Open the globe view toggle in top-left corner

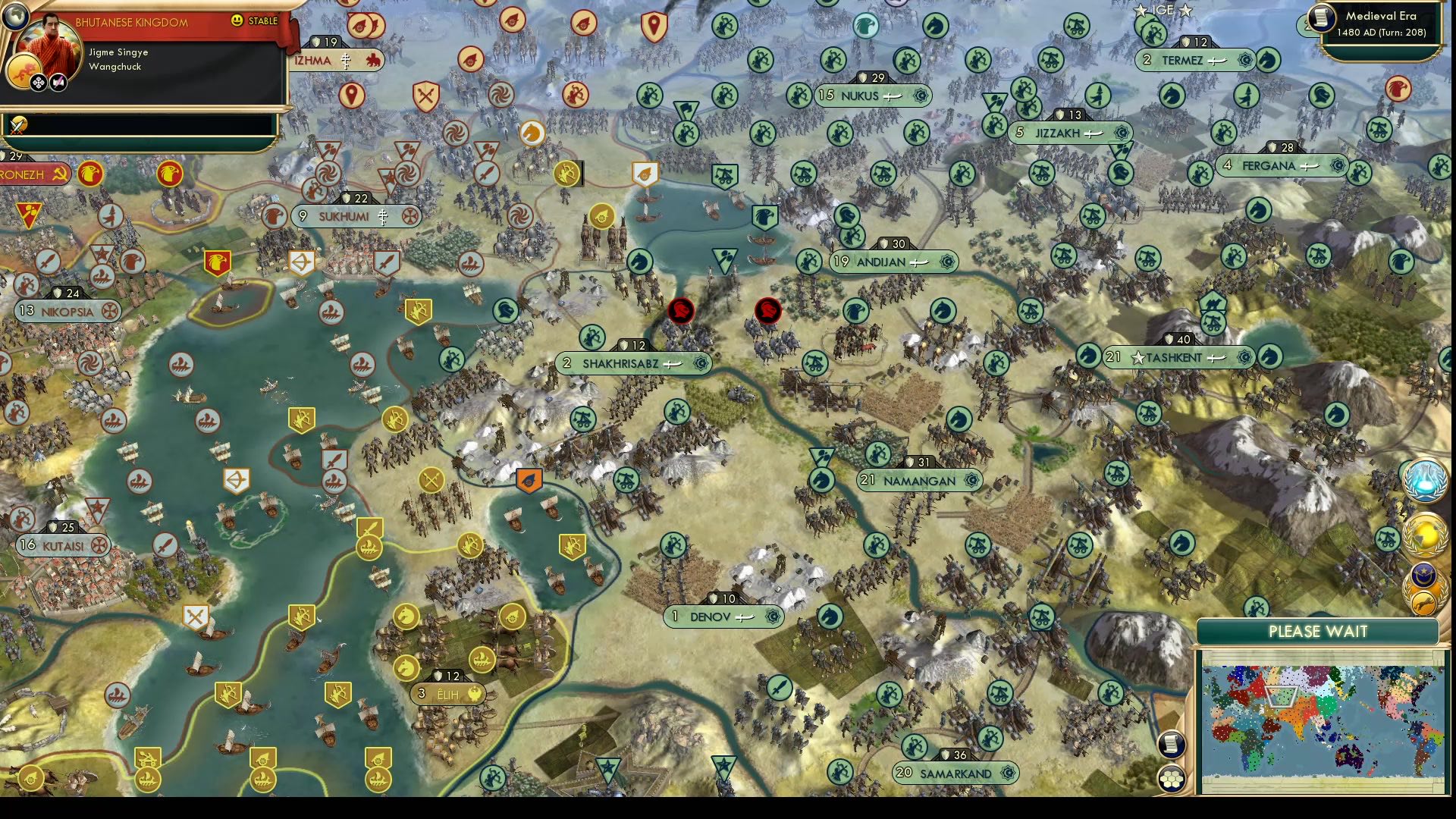click(15, 15)
